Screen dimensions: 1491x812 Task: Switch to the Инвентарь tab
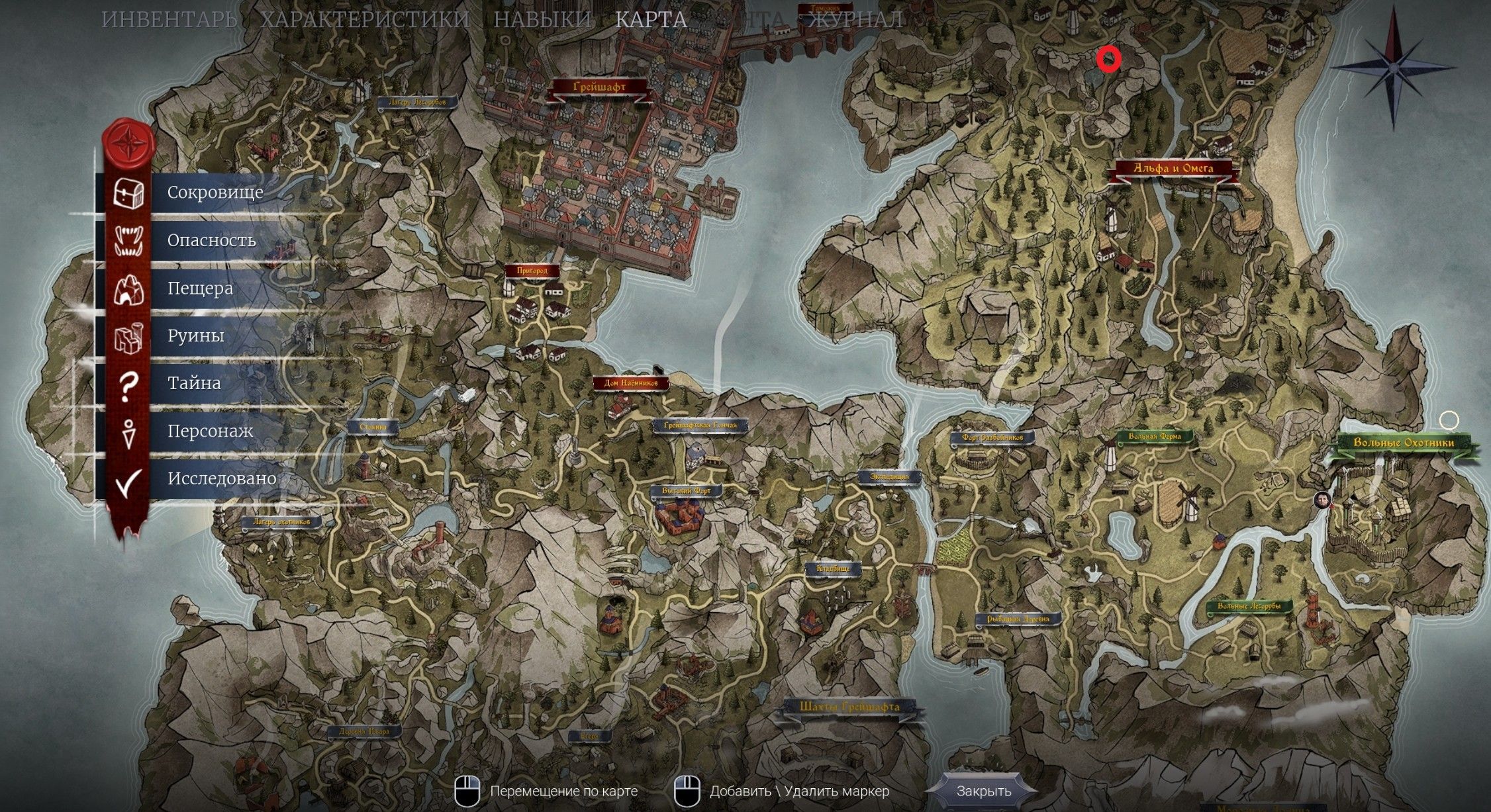pyautogui.click(x=169, y=19)
